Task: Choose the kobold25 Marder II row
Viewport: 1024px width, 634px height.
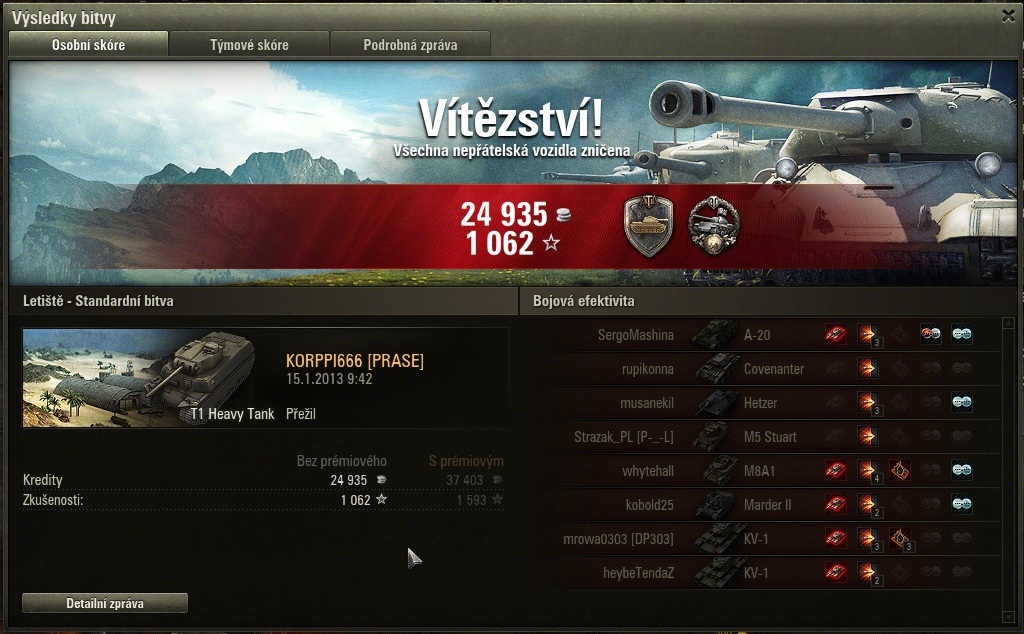Action: tap(760, 505)
